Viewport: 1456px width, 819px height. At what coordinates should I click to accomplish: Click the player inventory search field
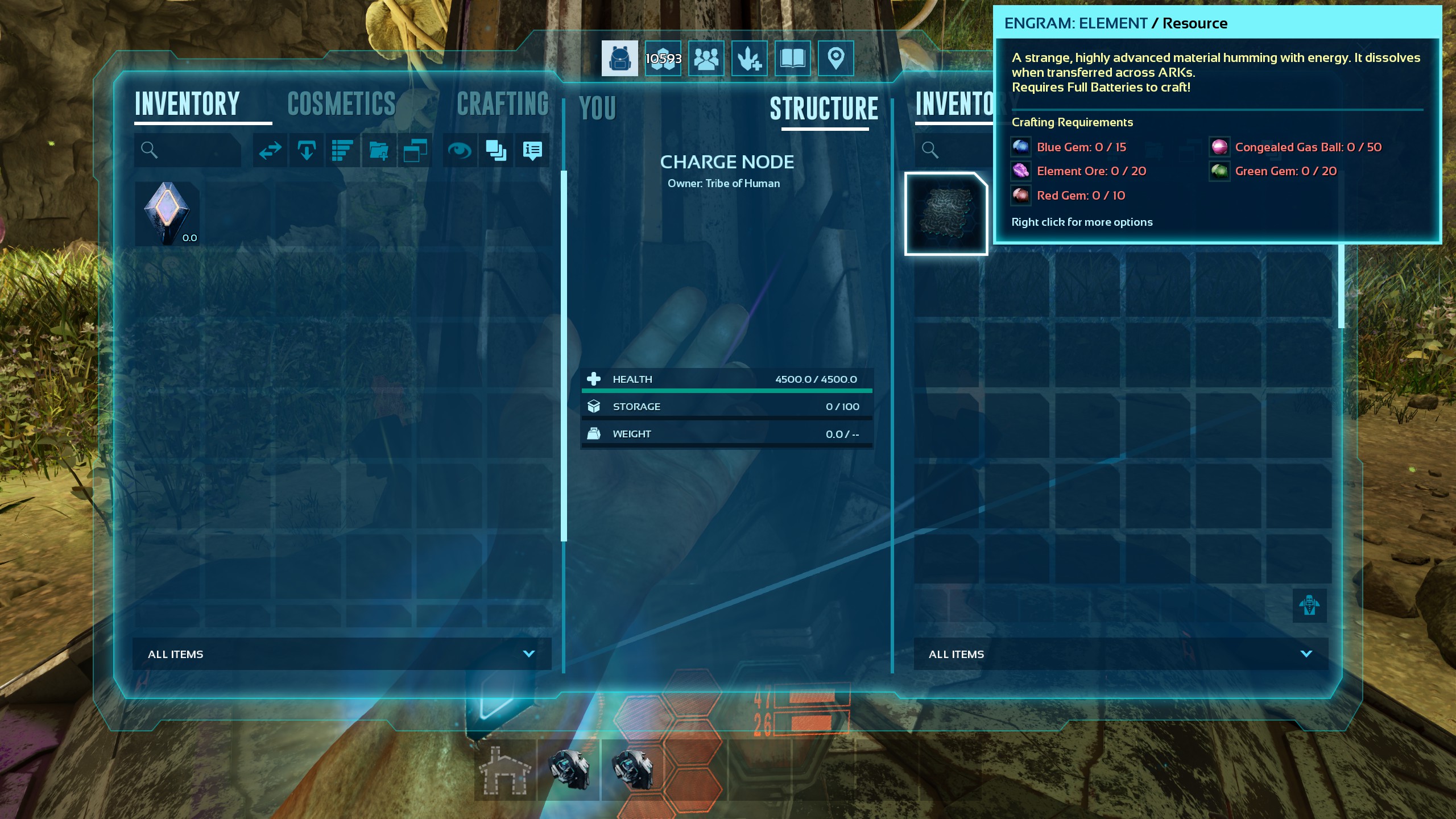(188, 150)
